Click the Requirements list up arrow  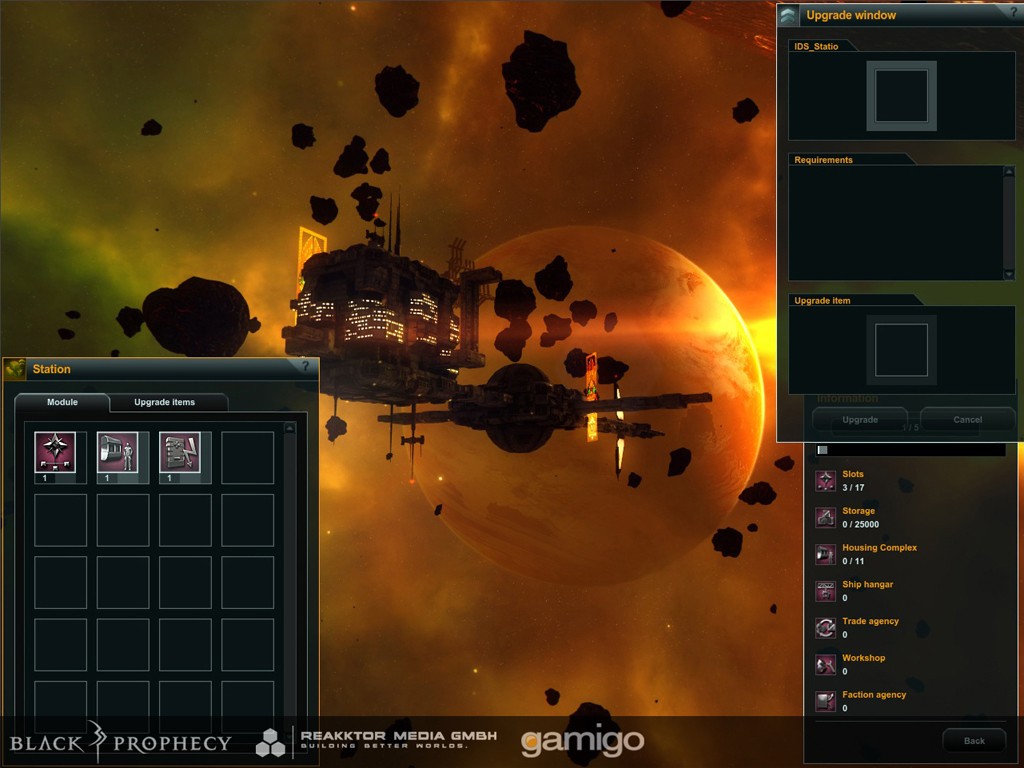tap(1009, 172)
